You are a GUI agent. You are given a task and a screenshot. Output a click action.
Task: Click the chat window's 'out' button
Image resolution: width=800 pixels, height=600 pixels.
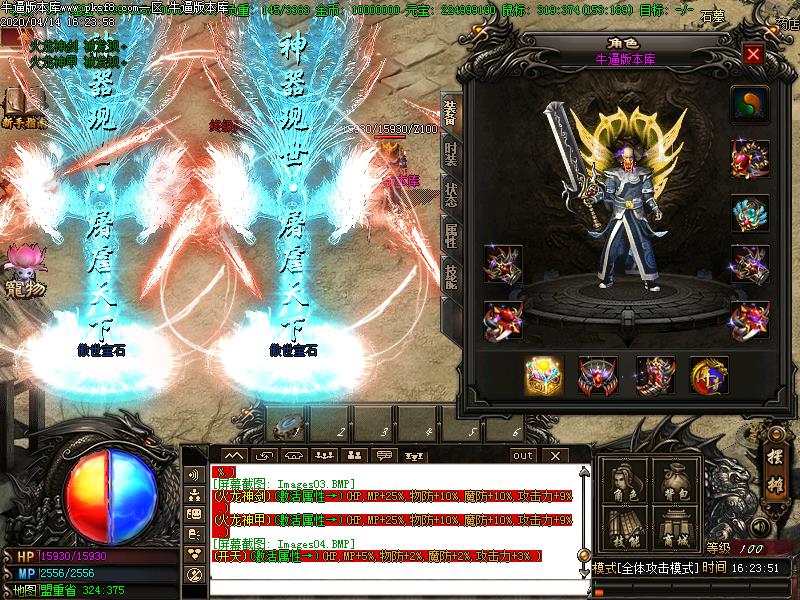pos(523,455)
